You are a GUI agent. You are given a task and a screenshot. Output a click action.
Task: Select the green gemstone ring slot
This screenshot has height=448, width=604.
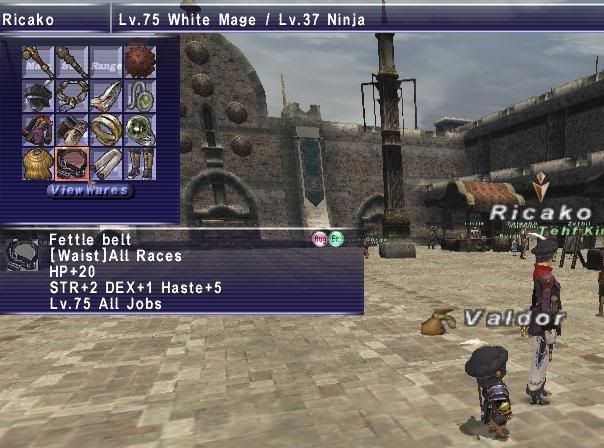(140, 130)
